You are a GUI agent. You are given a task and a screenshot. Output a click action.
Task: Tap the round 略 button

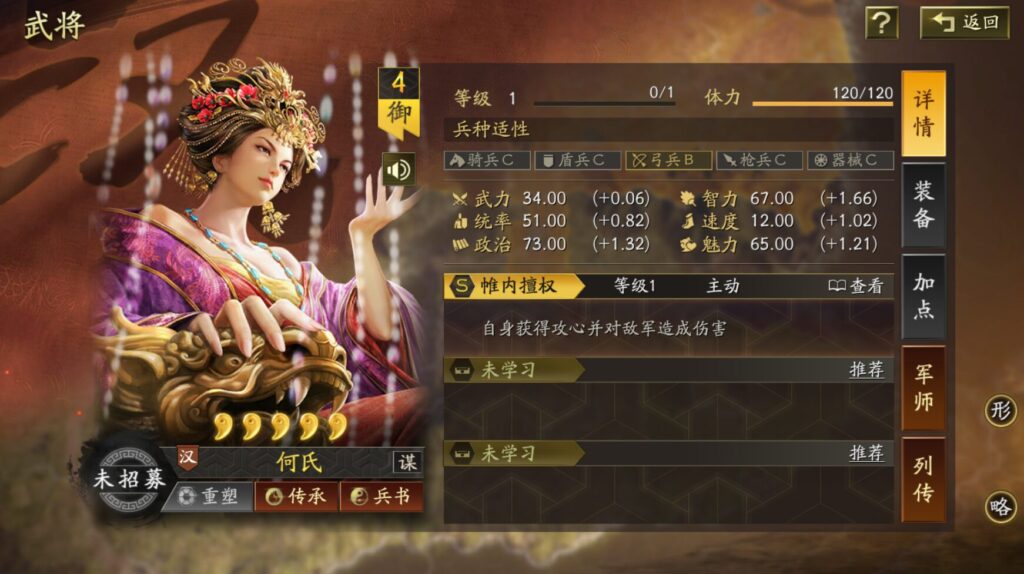(x=1000, y=507)
